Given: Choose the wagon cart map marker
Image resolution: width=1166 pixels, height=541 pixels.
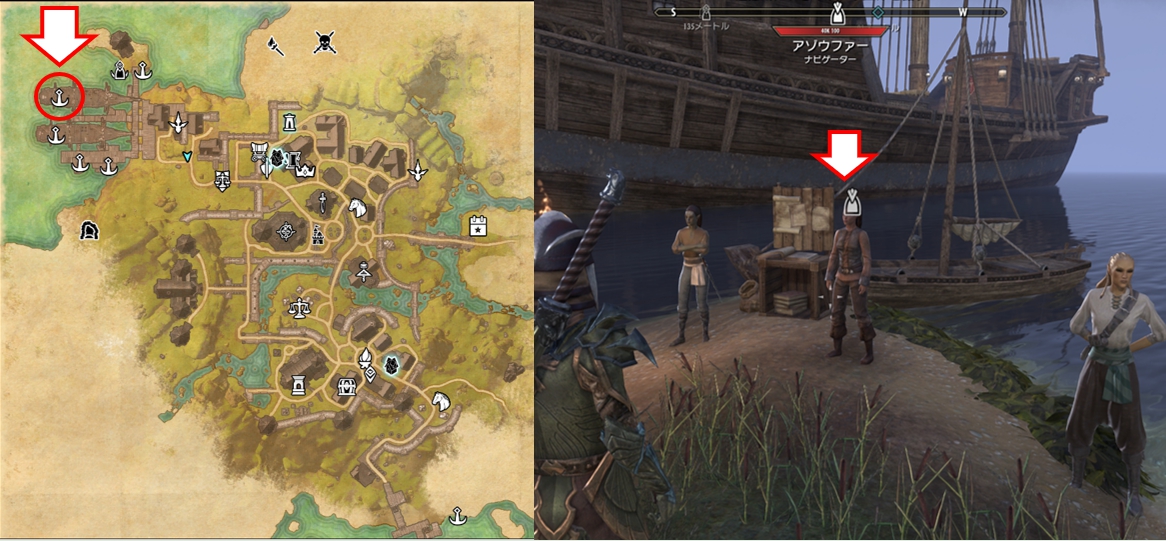Looking at the screenshot, I should coord(257,151).
